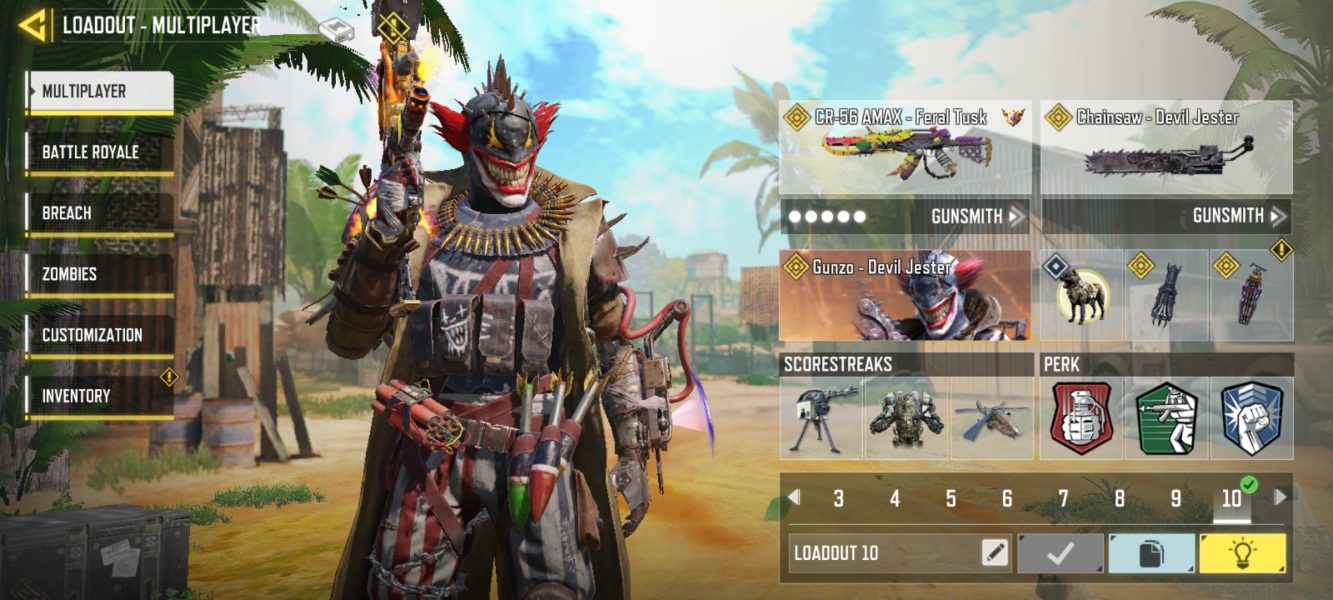Viewport: 1333px width, 600px height.
Task: Pick the red grenade perk
Action: point(1082,418)
